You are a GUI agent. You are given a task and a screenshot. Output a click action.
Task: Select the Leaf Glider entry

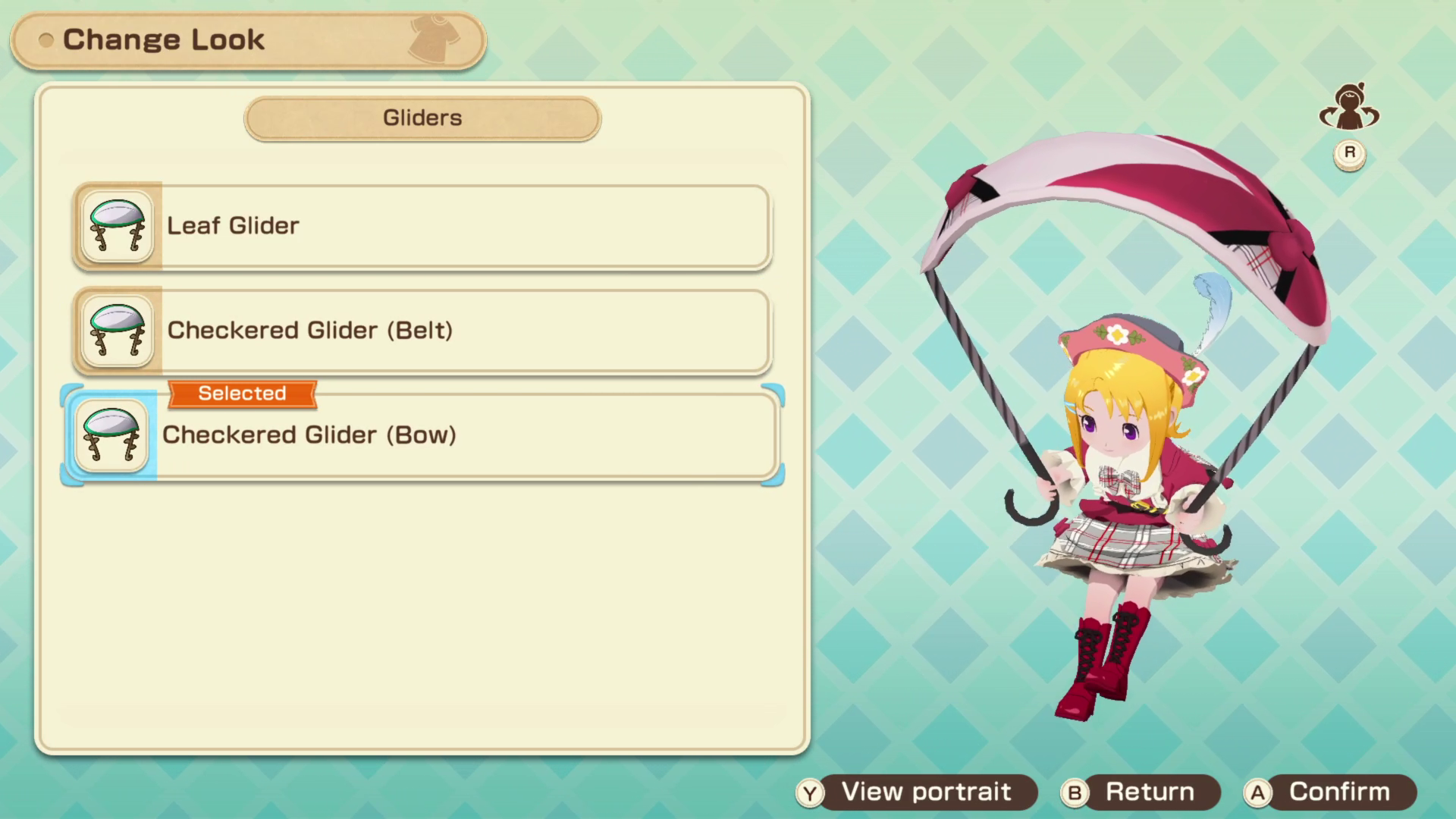[x=422, y=226]
